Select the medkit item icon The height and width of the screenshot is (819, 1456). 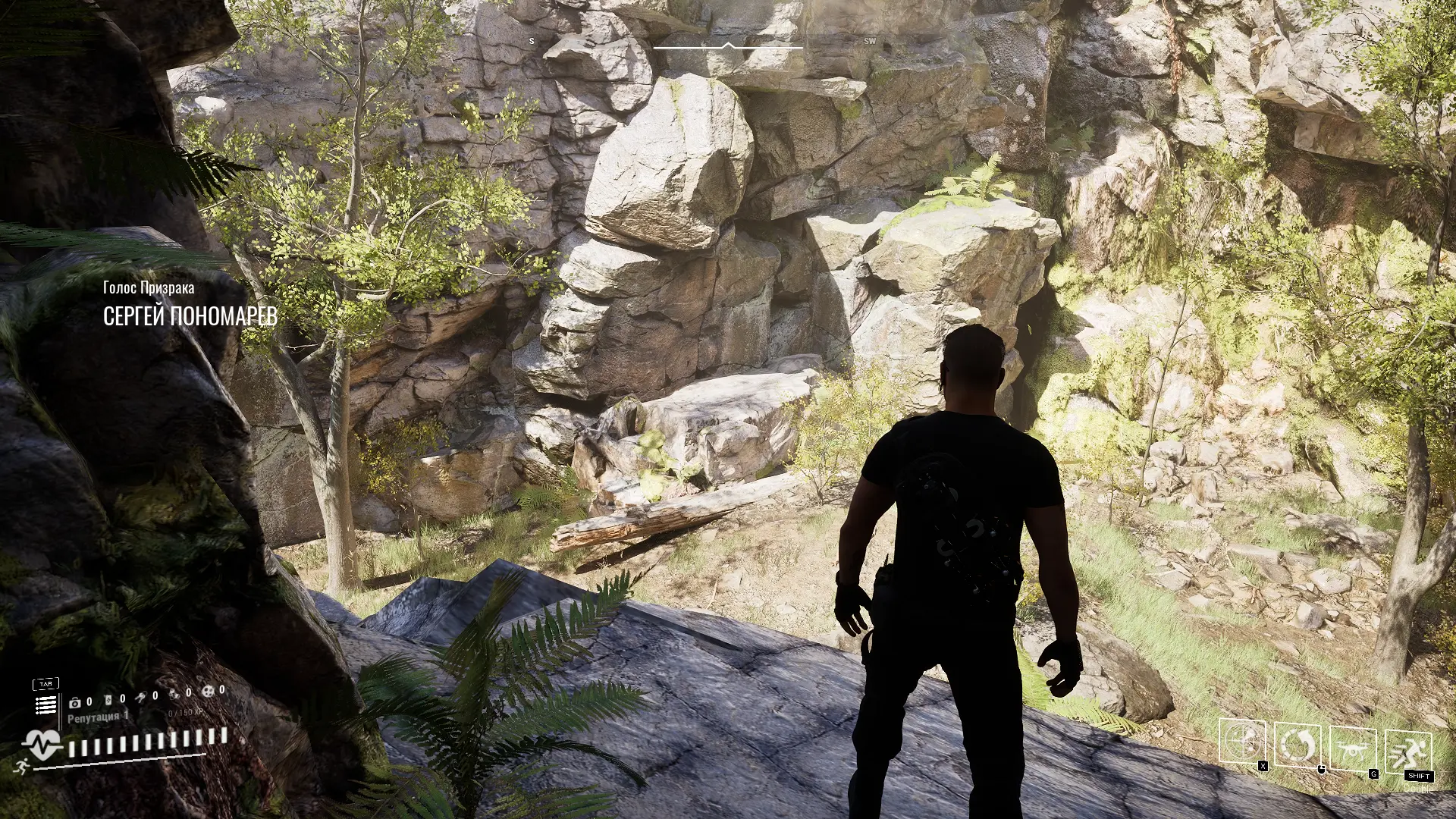(75, 702)
